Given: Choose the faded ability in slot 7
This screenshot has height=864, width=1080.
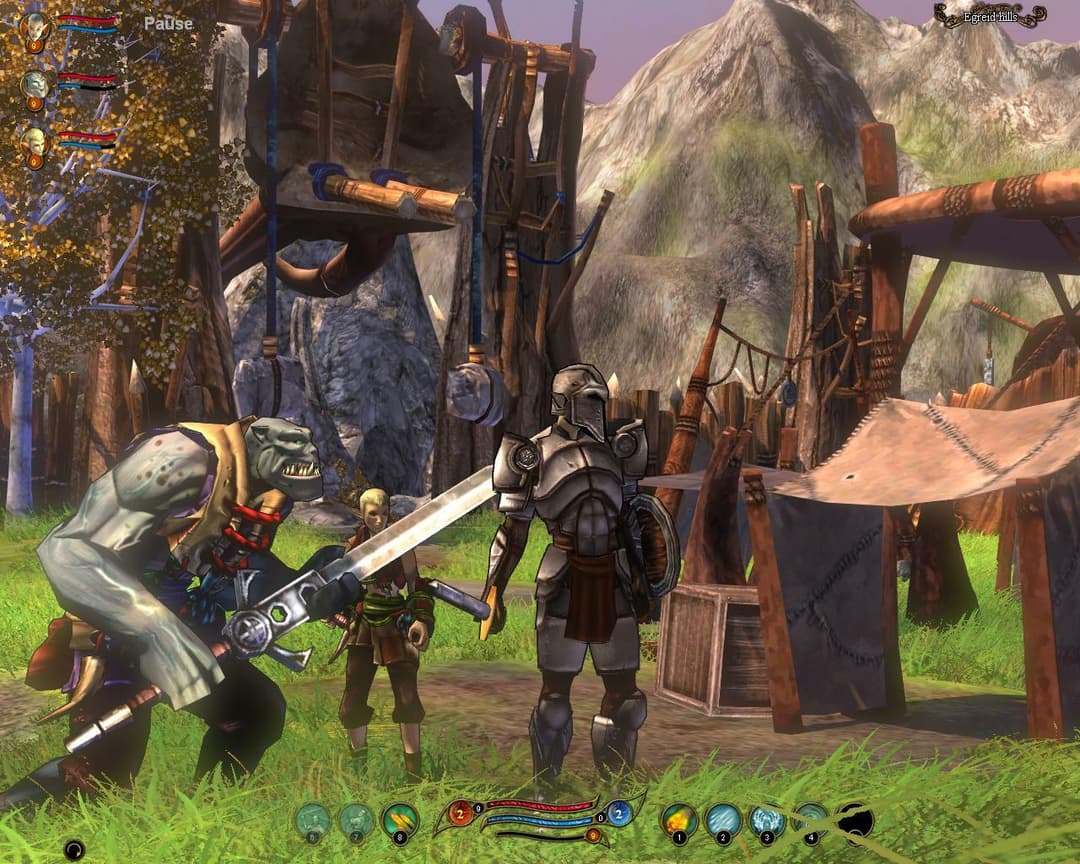Looking at the screenshot, I should pyautogui.click(x=356, y=822).
